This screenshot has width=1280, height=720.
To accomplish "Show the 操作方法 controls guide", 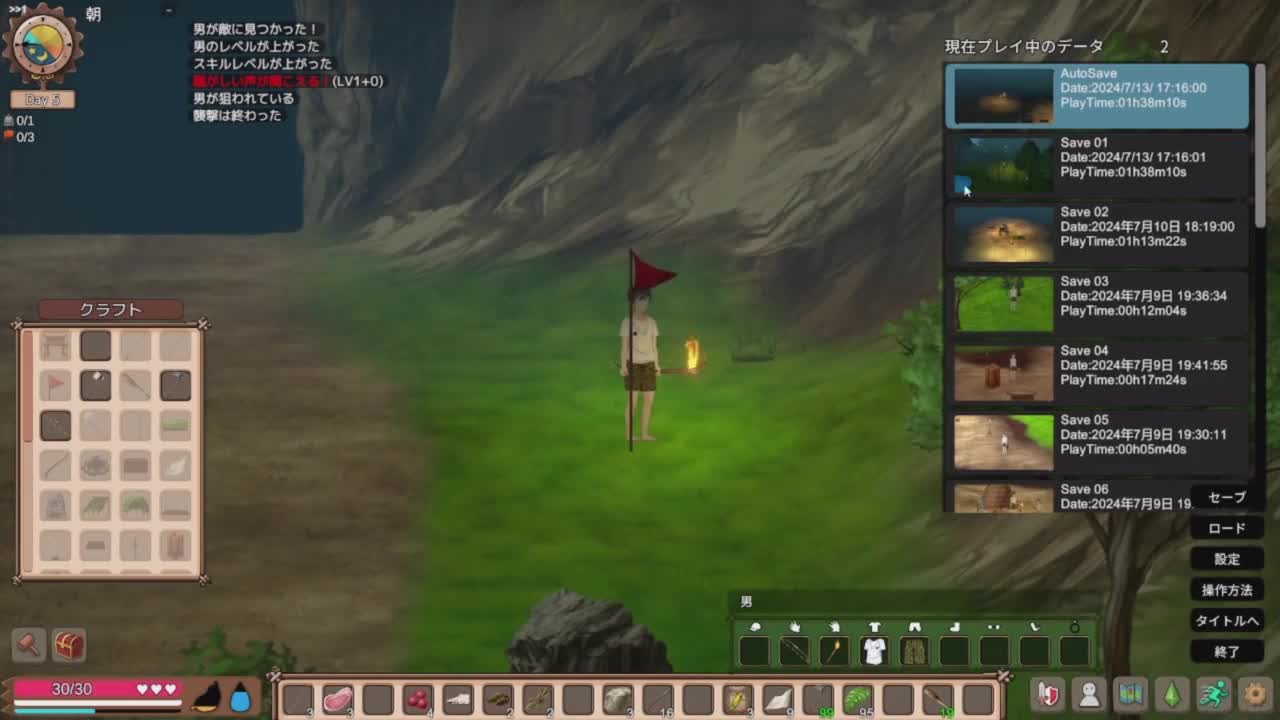I will pos(1227,590).
